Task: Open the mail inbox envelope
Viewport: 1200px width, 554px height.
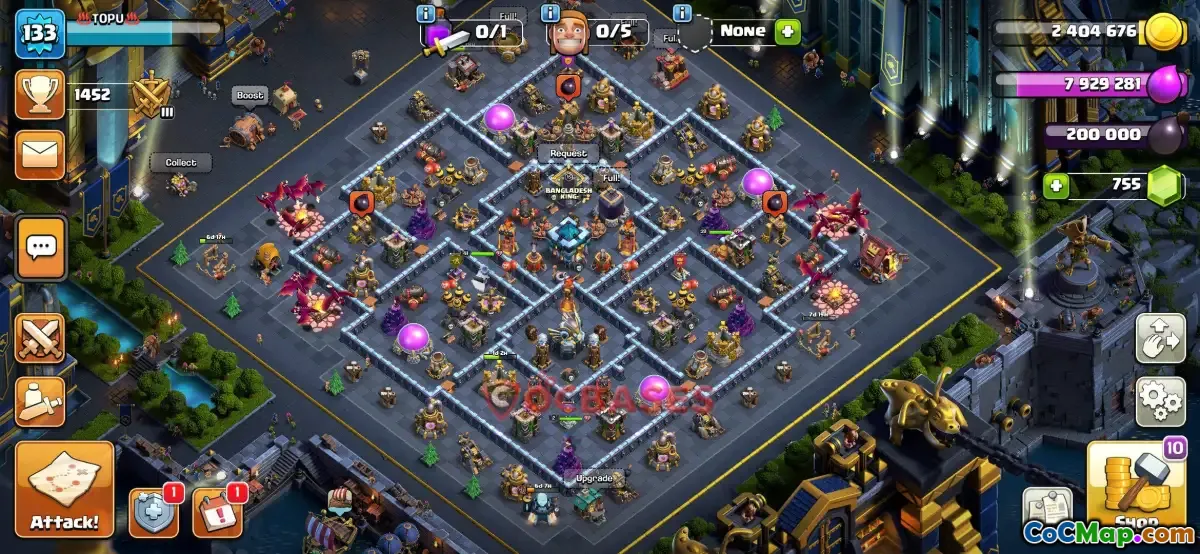Action: pyautogui.click(x=40, y=154)
